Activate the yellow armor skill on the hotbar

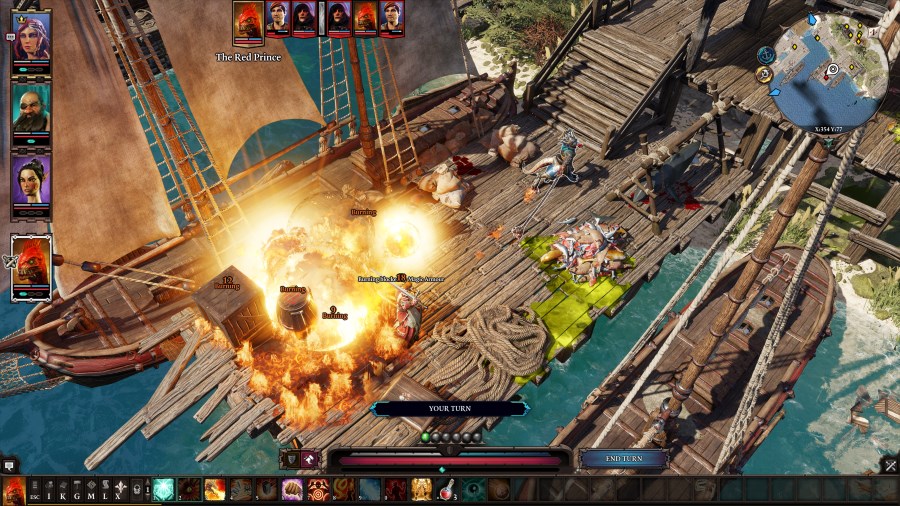pyautogui.click(x=423, y=490)
